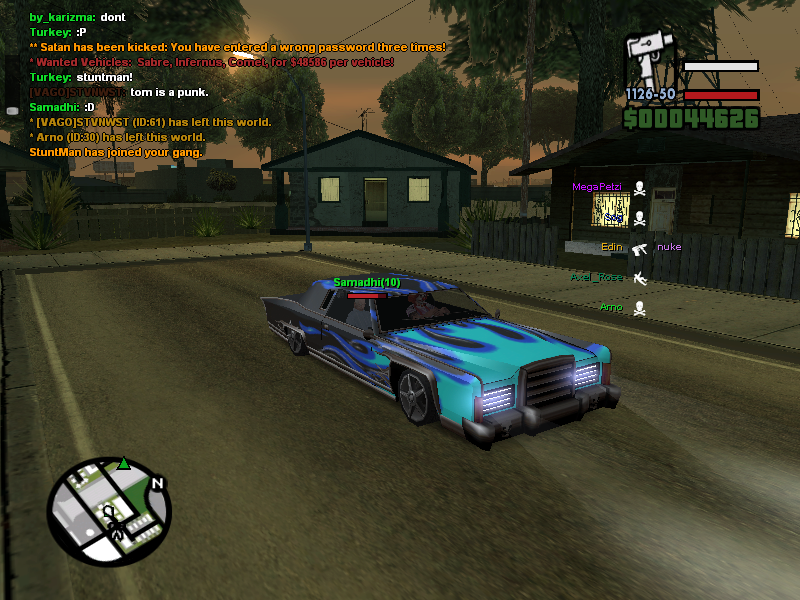This screenshot has width=800, height=600.
Task: Click the Samadhi(10) player name tag
Action: point(366,282)
